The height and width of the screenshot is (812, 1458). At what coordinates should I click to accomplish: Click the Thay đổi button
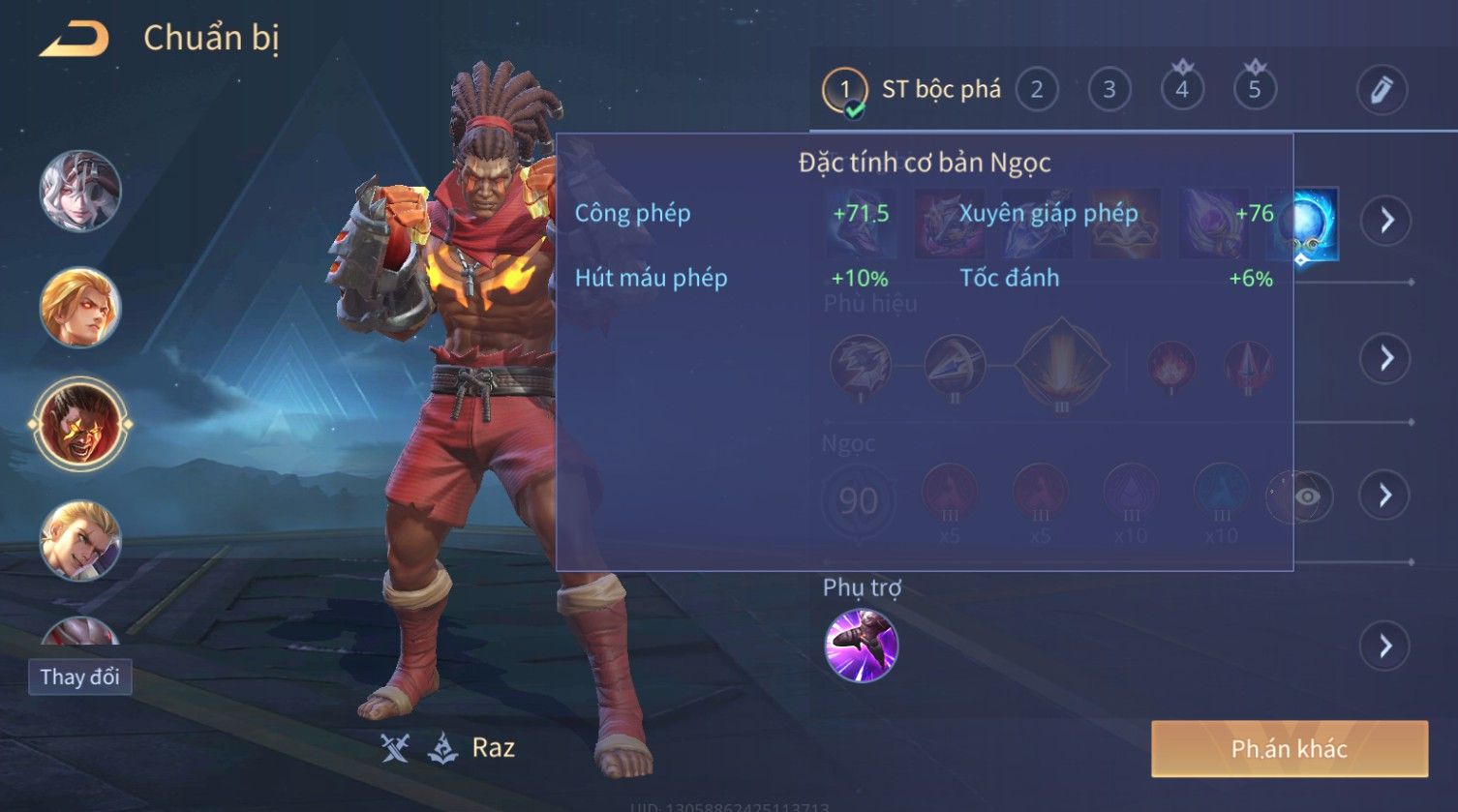pos(79,677)
